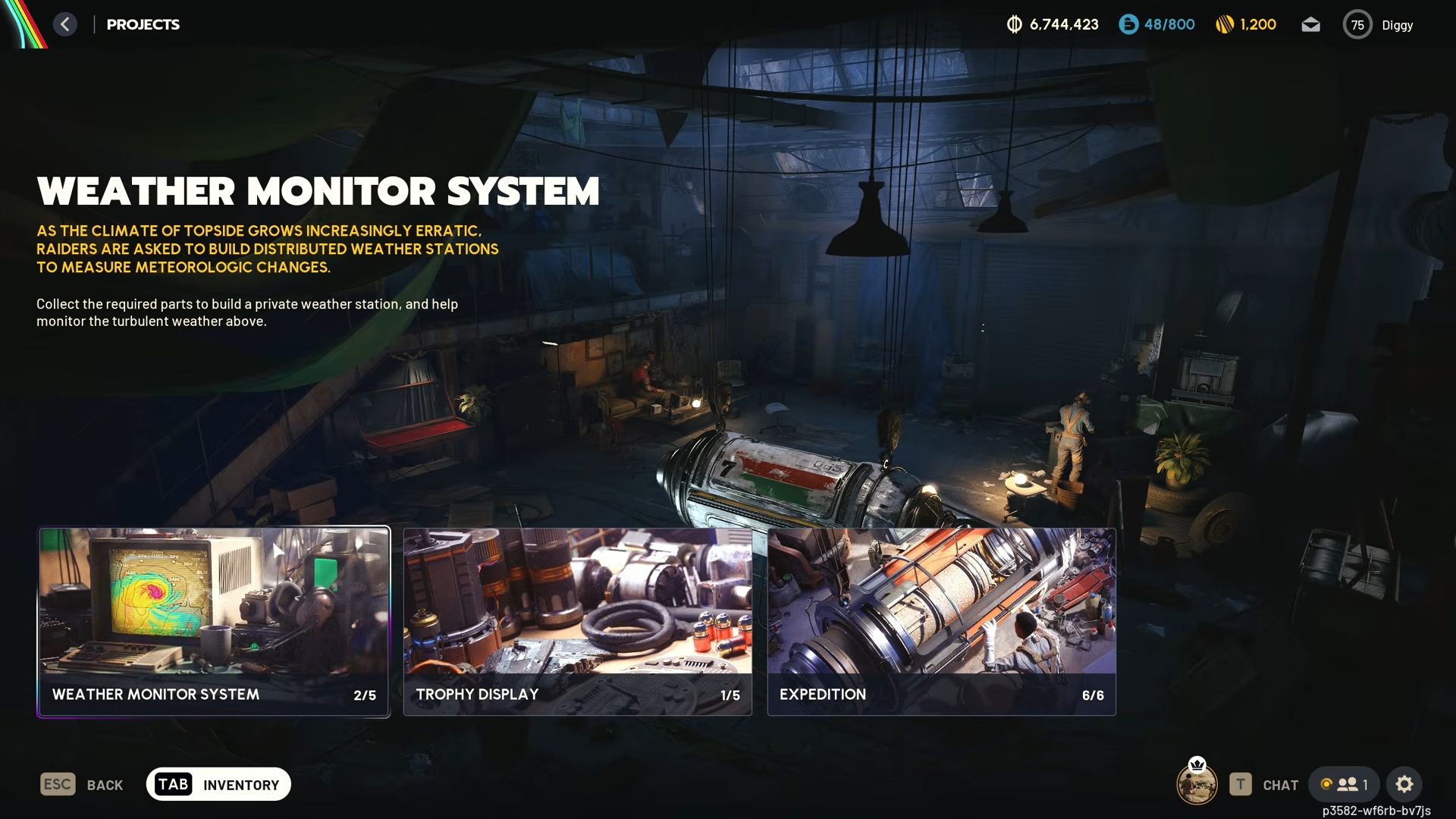The height and width of the screenshot is (819, 1456).
Task: Click the Back button at bottom left
Action: (x=82, y=784)
